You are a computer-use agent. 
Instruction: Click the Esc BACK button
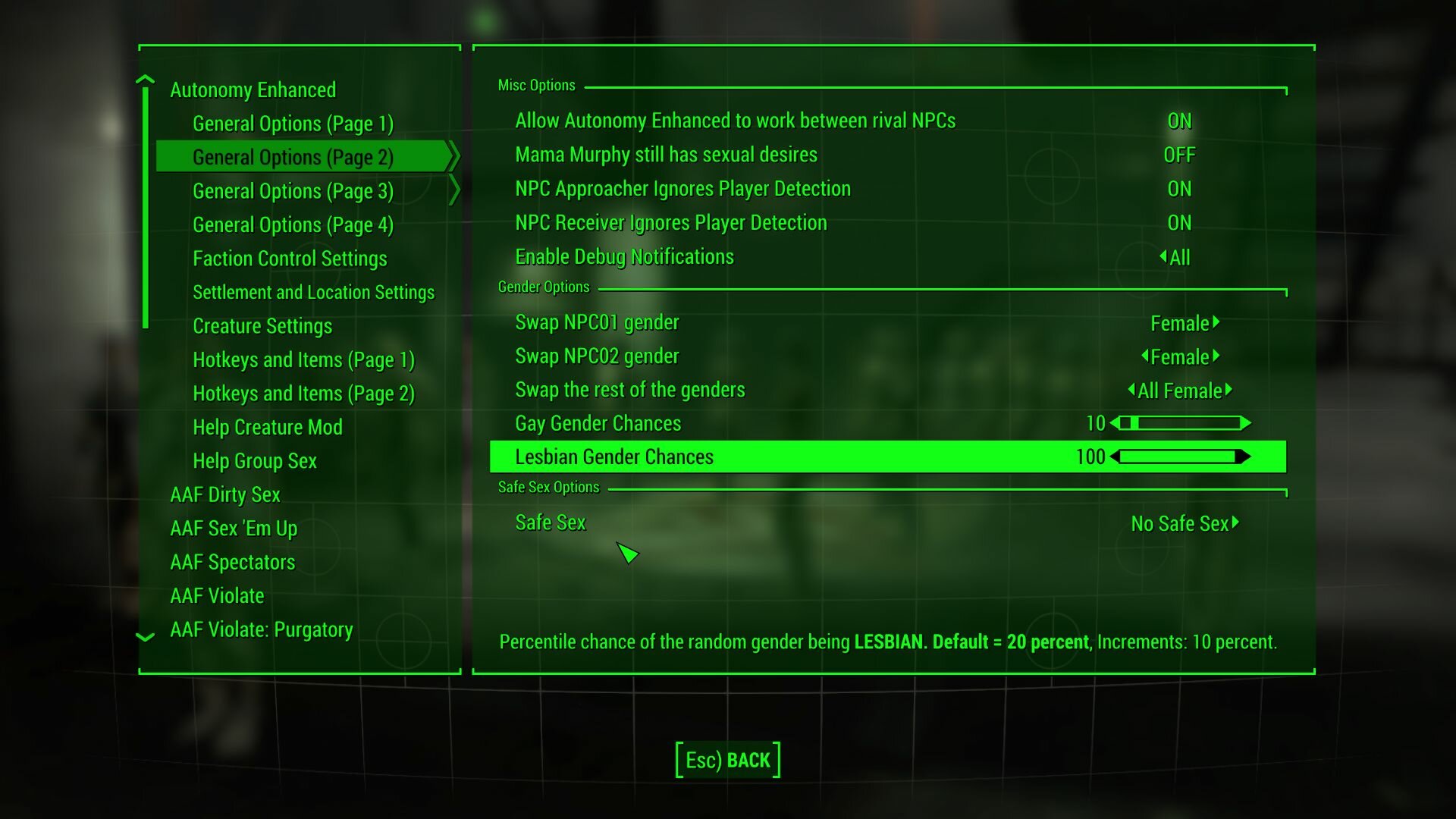[726, 759]
